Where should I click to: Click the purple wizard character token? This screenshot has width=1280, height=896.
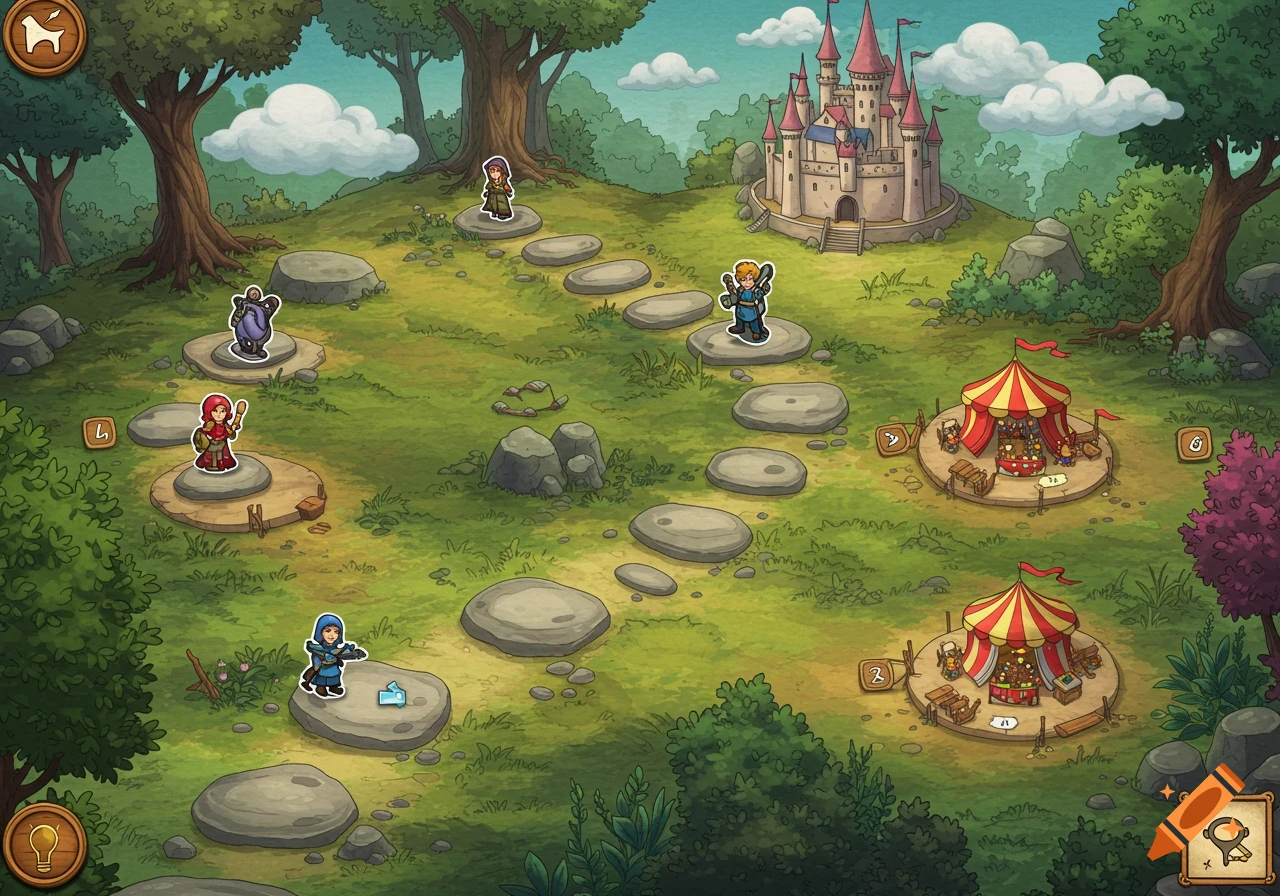click(251, 320)
